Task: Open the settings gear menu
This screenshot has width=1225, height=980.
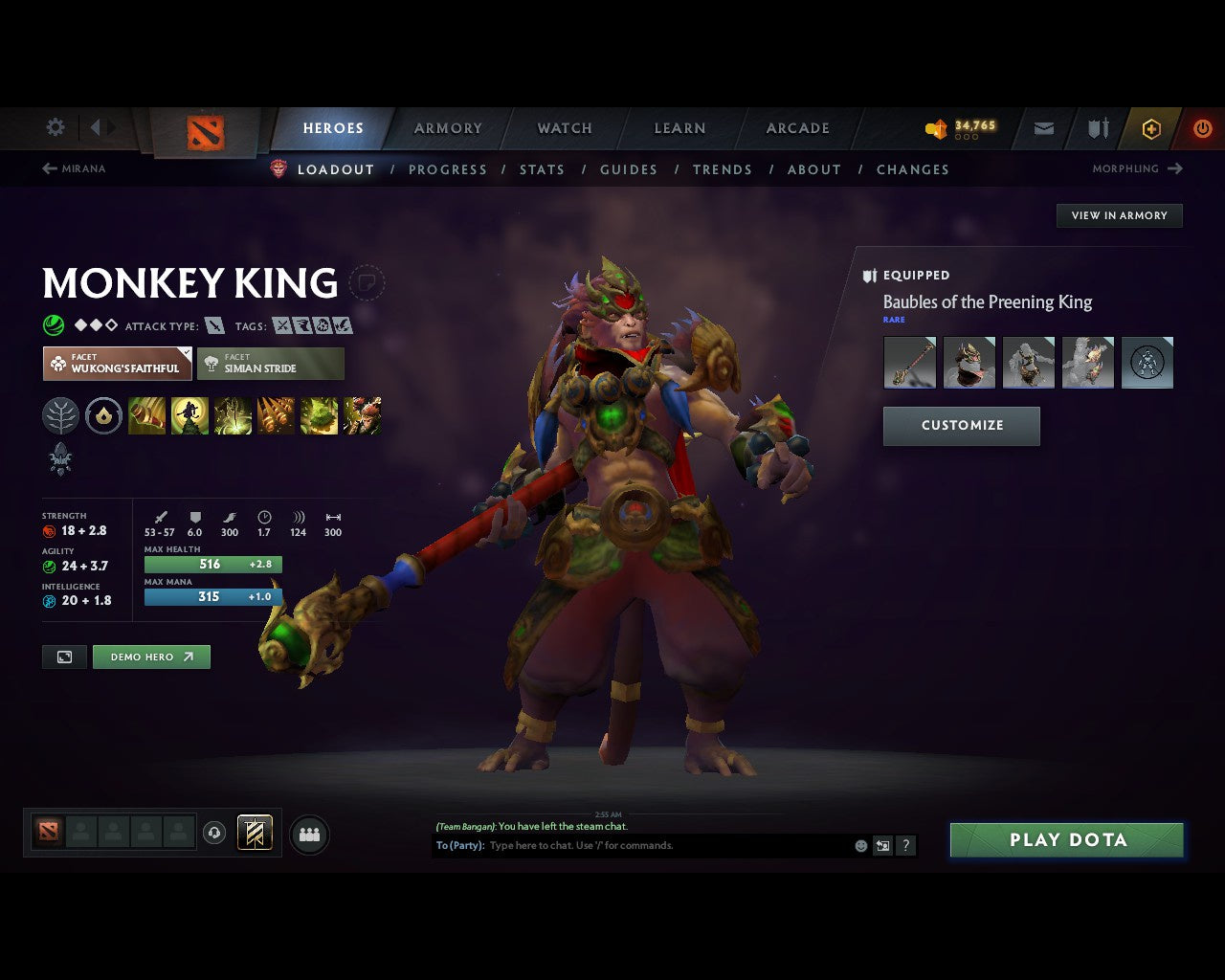Action: tap(56, 127)
